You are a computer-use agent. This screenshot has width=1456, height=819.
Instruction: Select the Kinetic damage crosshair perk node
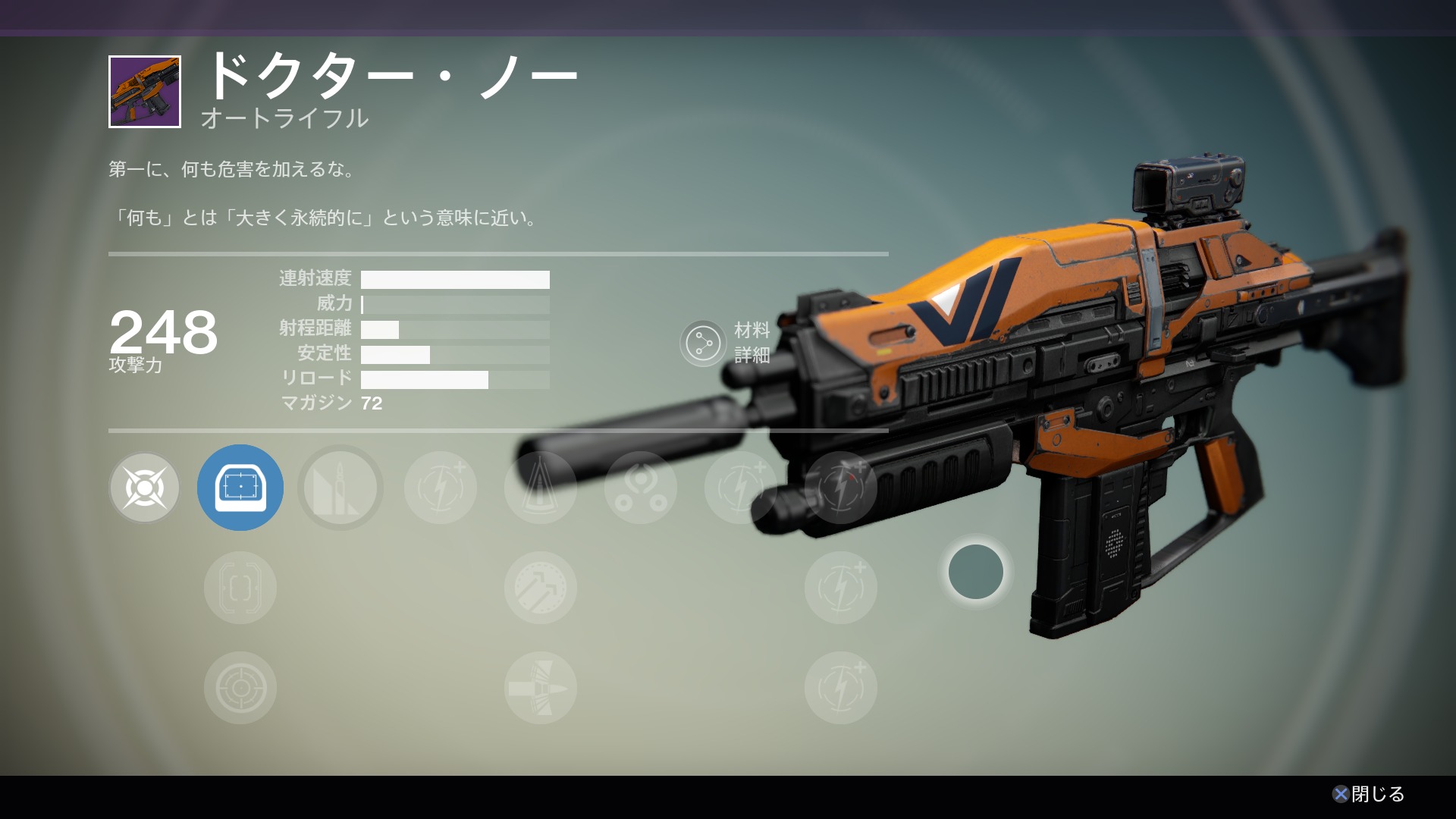(145, 488)
